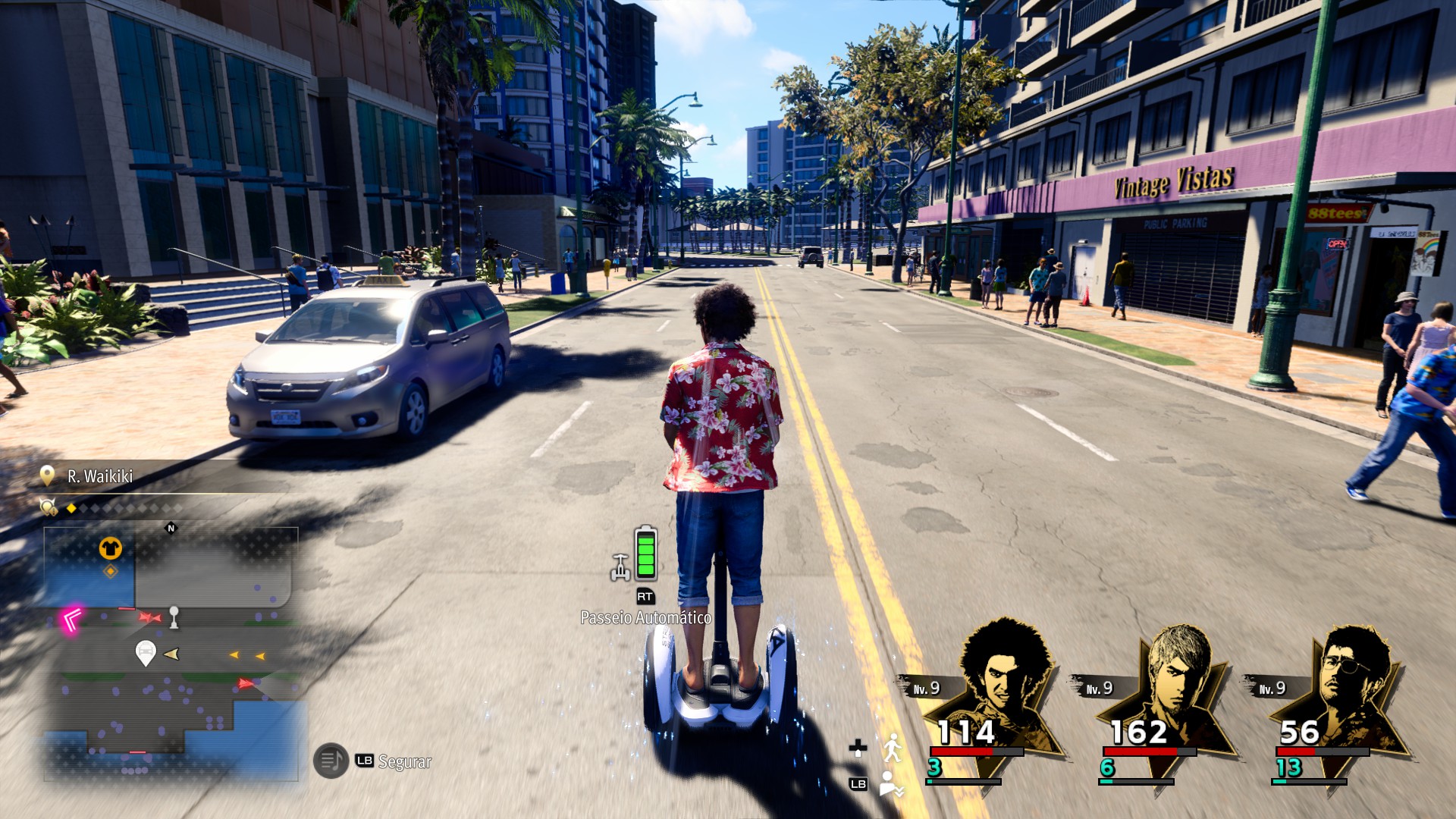
Task: Open the music playlist icon
Action: tap(331, 761)
